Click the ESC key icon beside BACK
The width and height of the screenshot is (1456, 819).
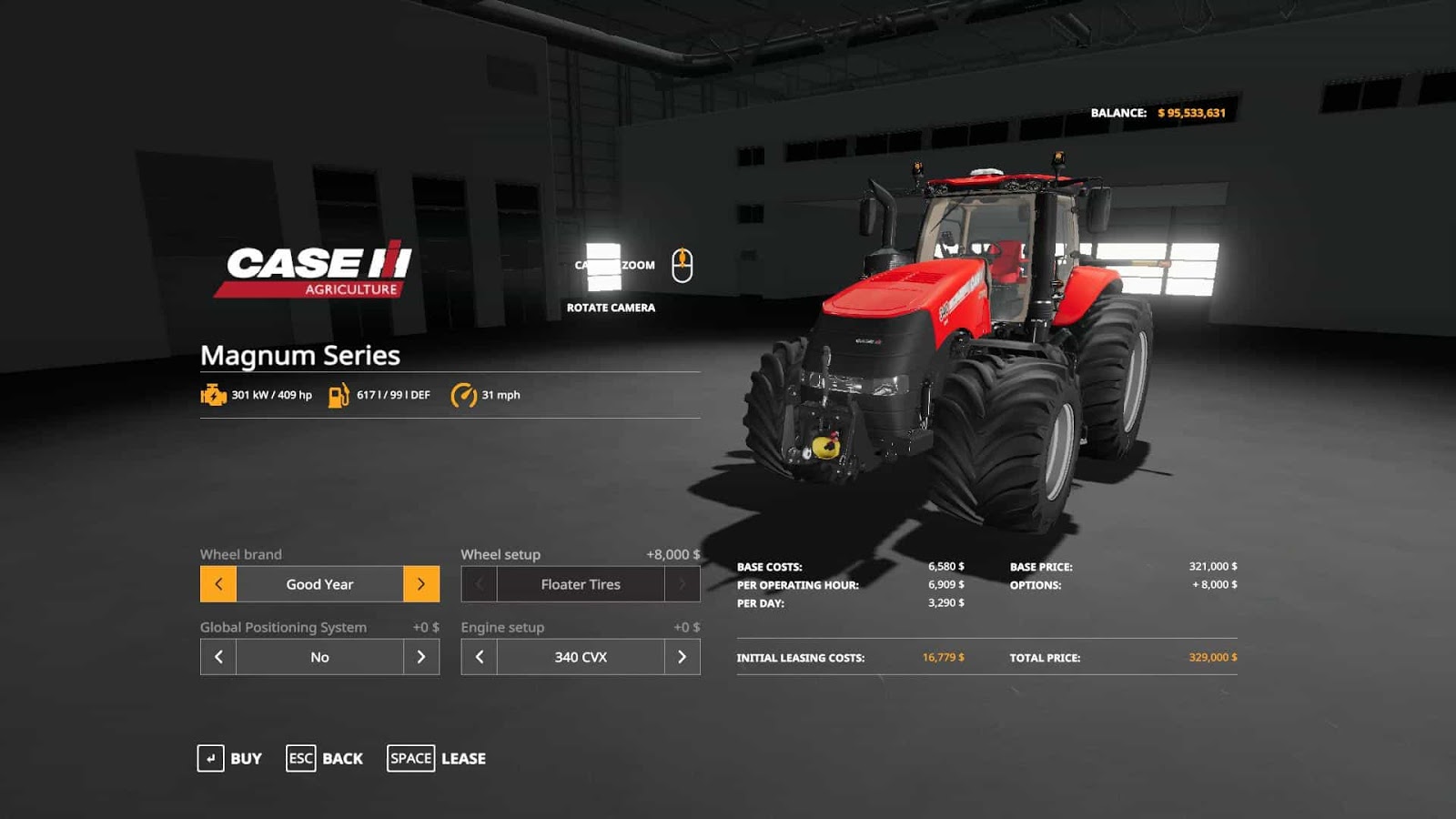pos(300,758)
